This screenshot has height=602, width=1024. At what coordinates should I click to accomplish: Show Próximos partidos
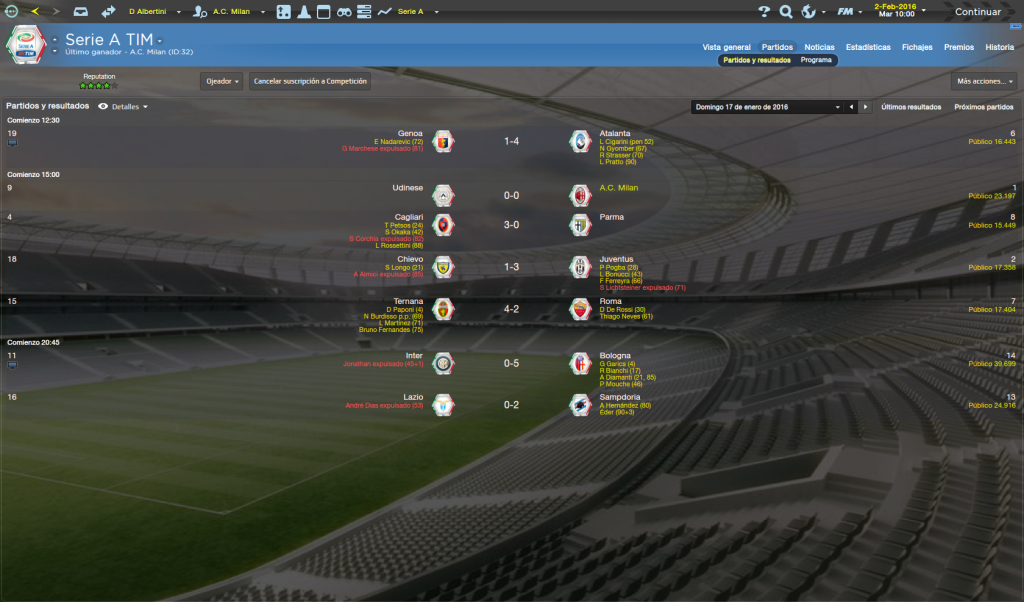point(984,106)
